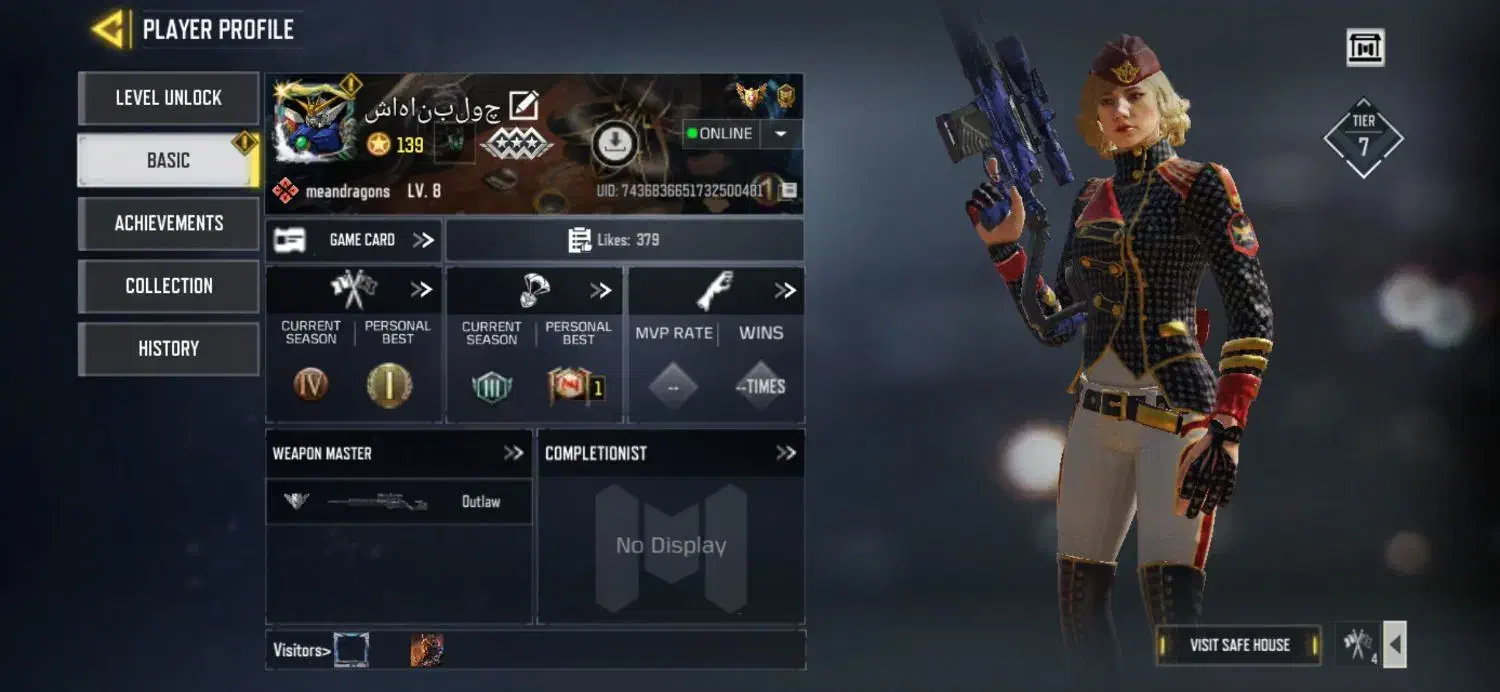Go back using the Player Profile arrow
This screenshot has width=1500, height=692.
pyautogui.click(x=109, y=29)
